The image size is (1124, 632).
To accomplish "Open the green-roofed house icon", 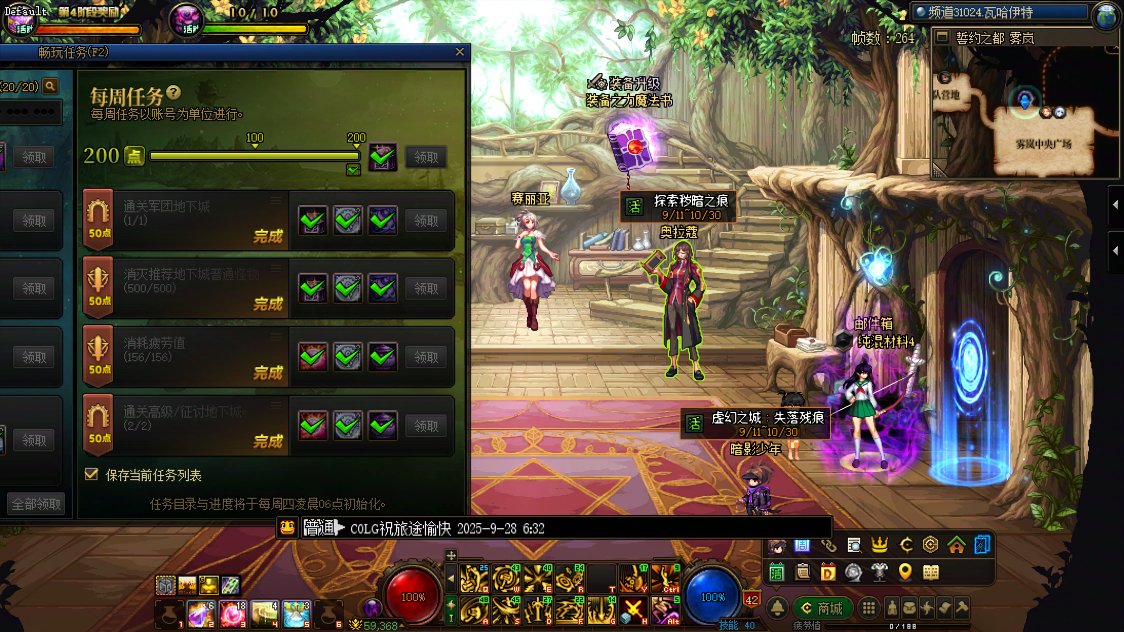I will point(957,545).
